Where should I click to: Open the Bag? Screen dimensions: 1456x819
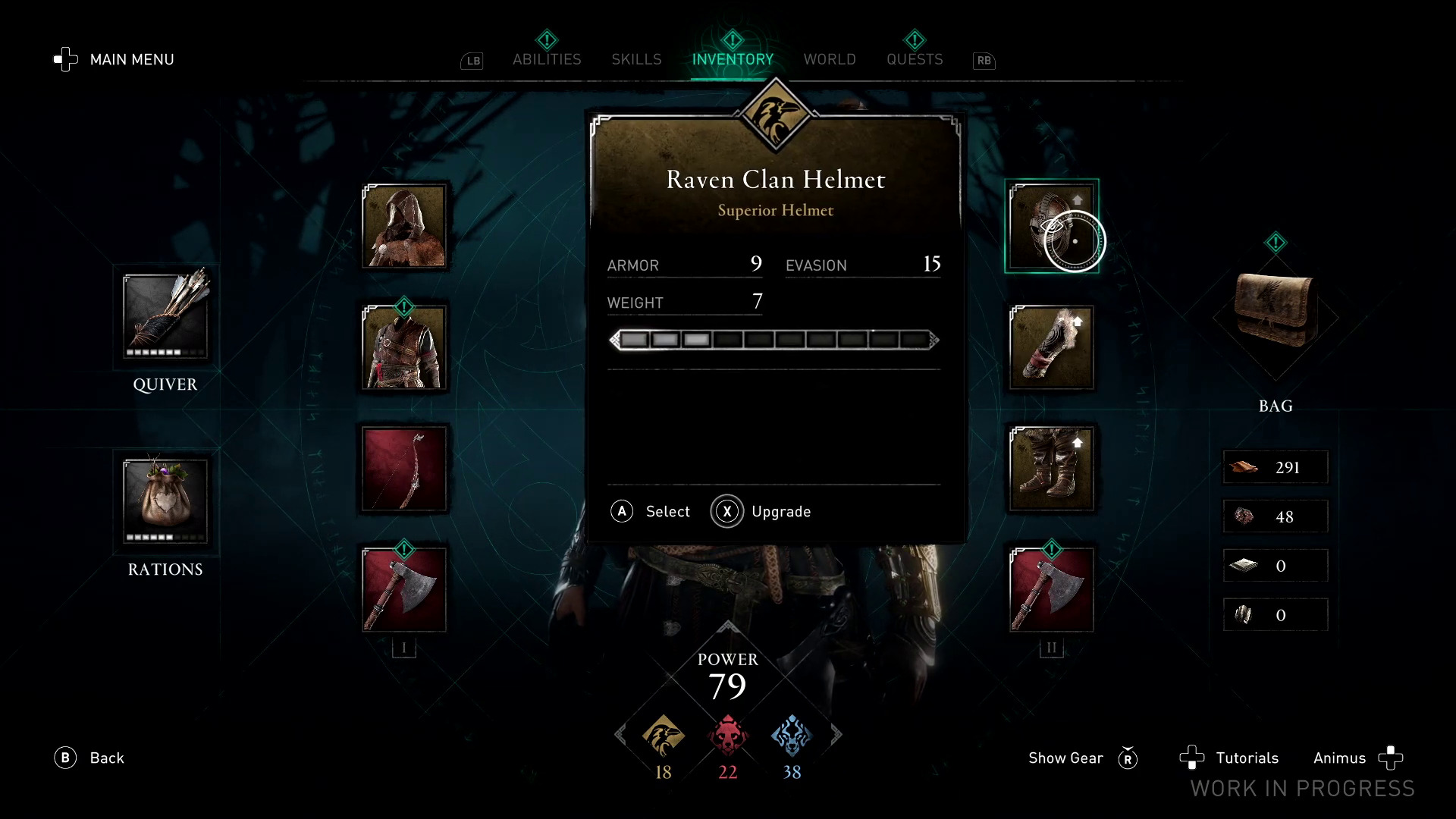(1276, 311)
